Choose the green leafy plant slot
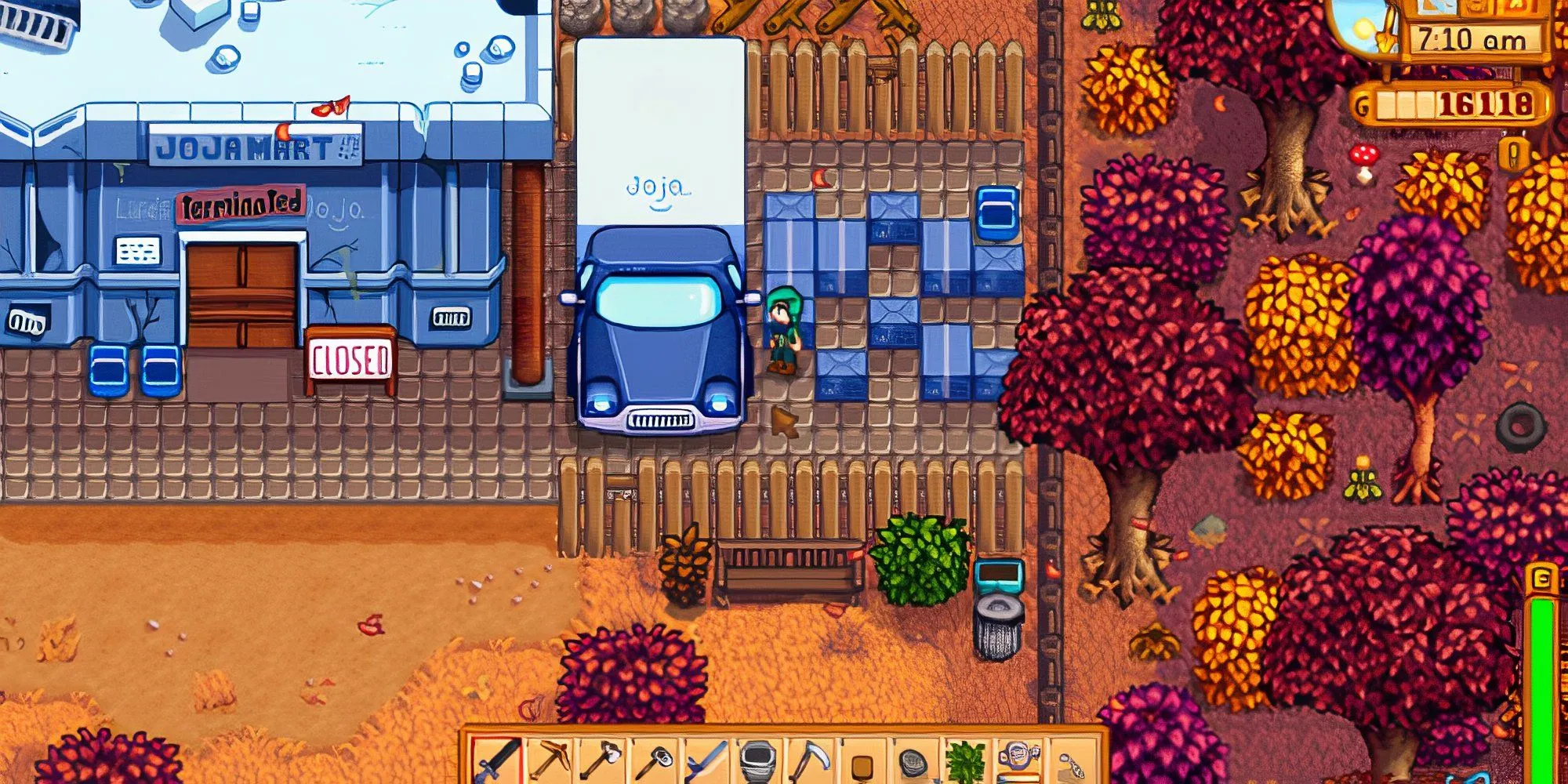Viewport: 1568px width, 784px height. click(965, 760)
